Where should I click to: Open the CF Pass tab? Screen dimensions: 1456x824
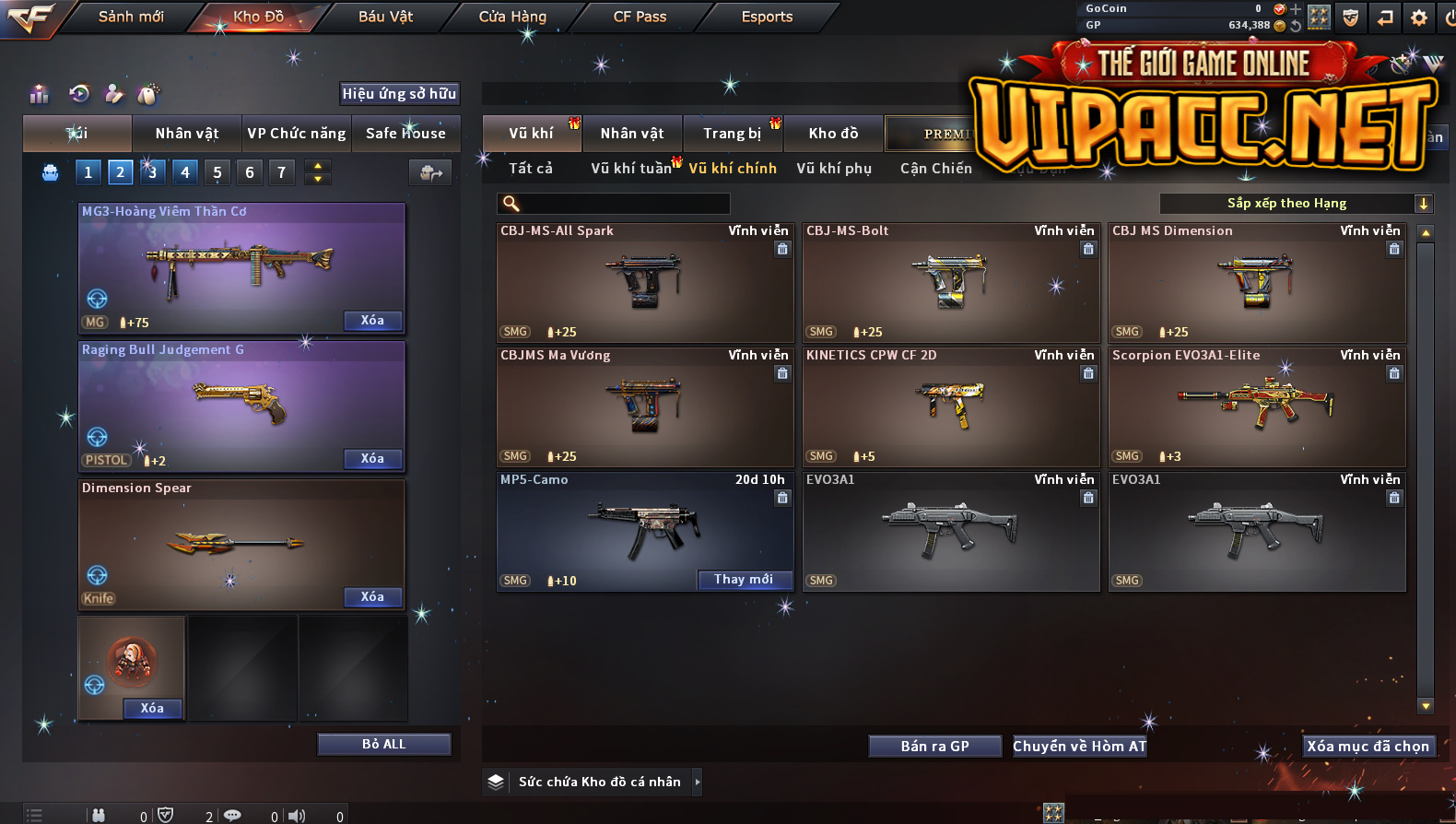(640, 17)
